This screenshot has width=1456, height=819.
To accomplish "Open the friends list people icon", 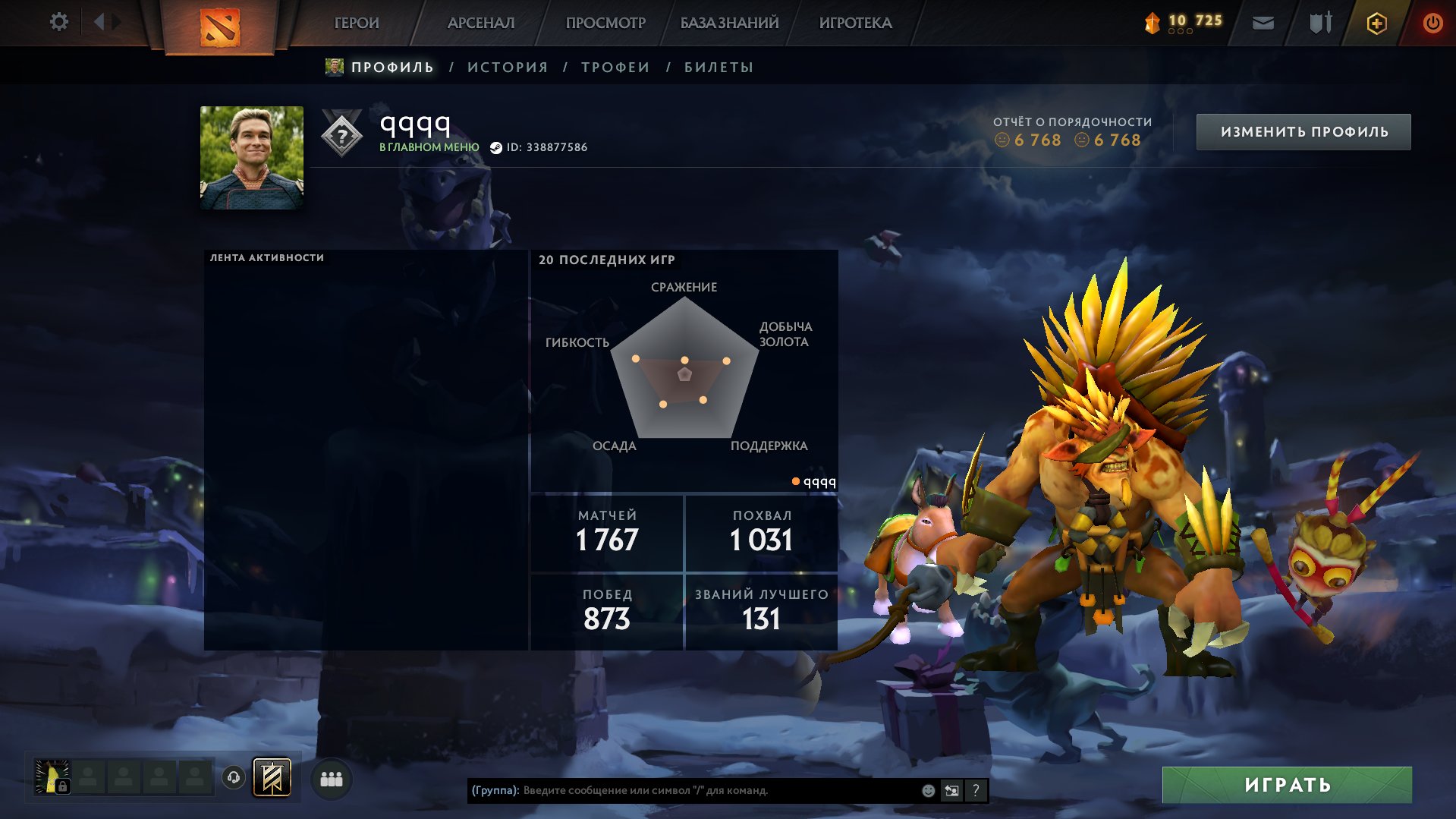I will pyautogui.click(x=331, y=778).
